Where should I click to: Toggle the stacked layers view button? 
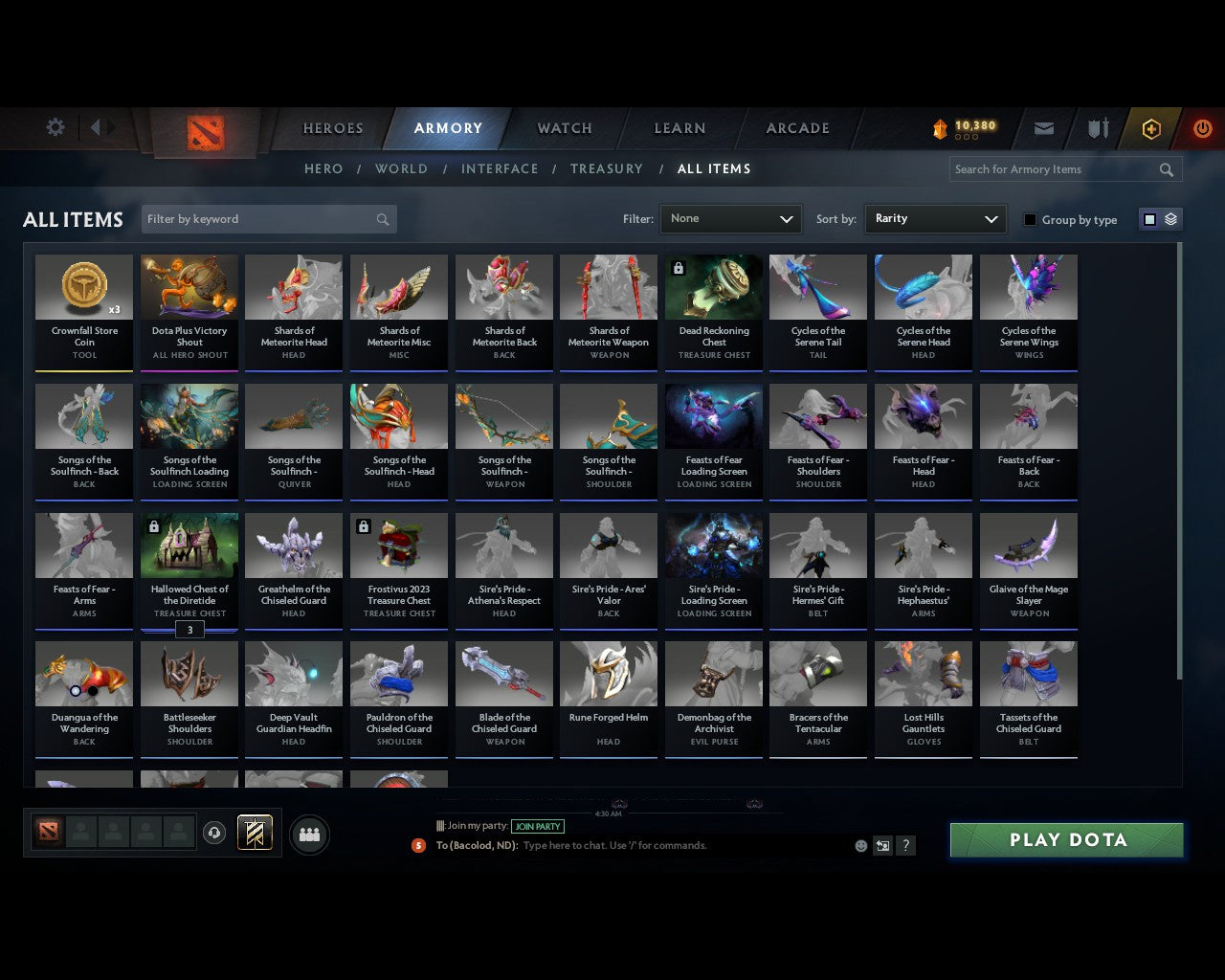(x=1169, y=218)
